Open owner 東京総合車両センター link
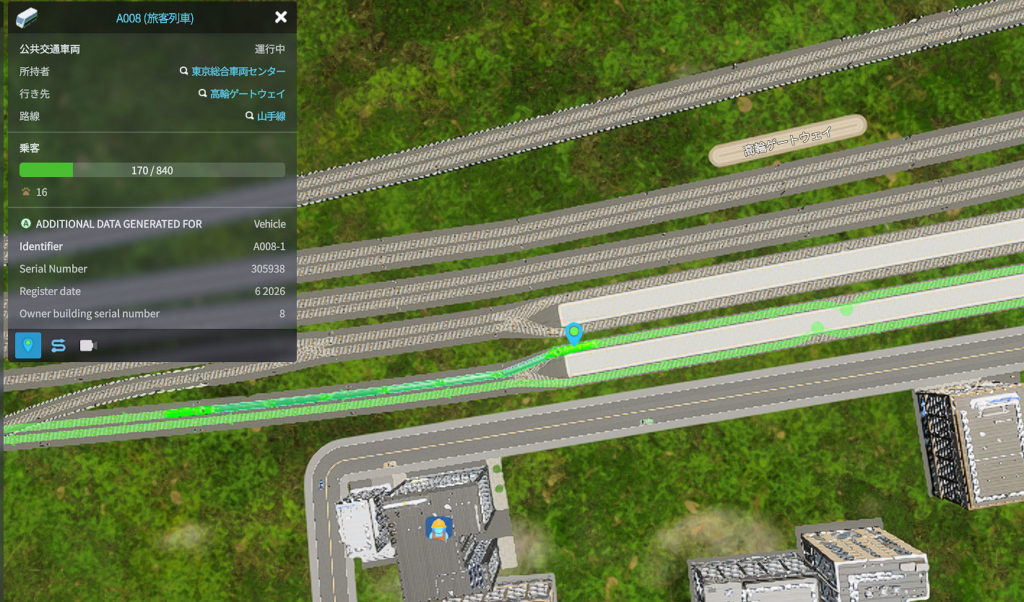 (237, 72)
